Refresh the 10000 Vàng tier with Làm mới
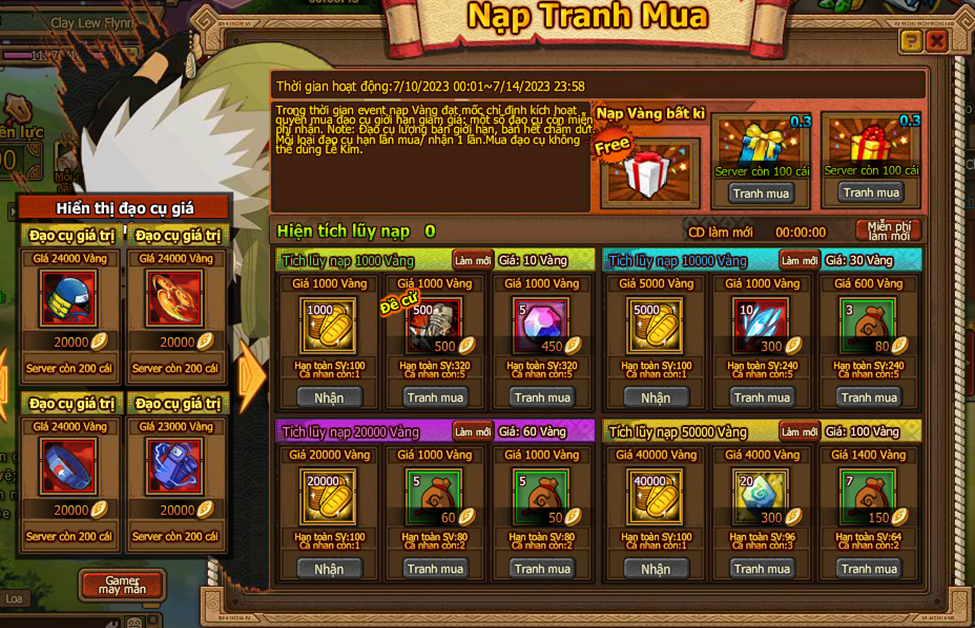 (799, 260)
